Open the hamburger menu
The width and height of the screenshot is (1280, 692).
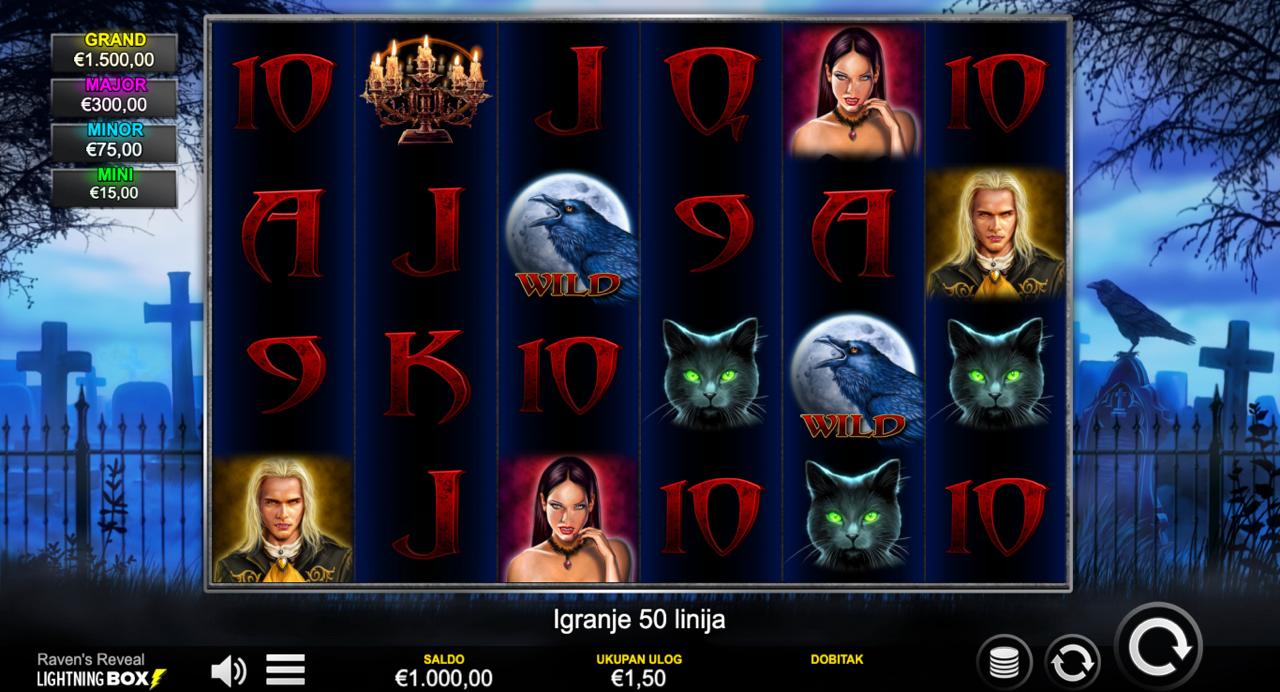pyautogui.click(x=285, y=670)
